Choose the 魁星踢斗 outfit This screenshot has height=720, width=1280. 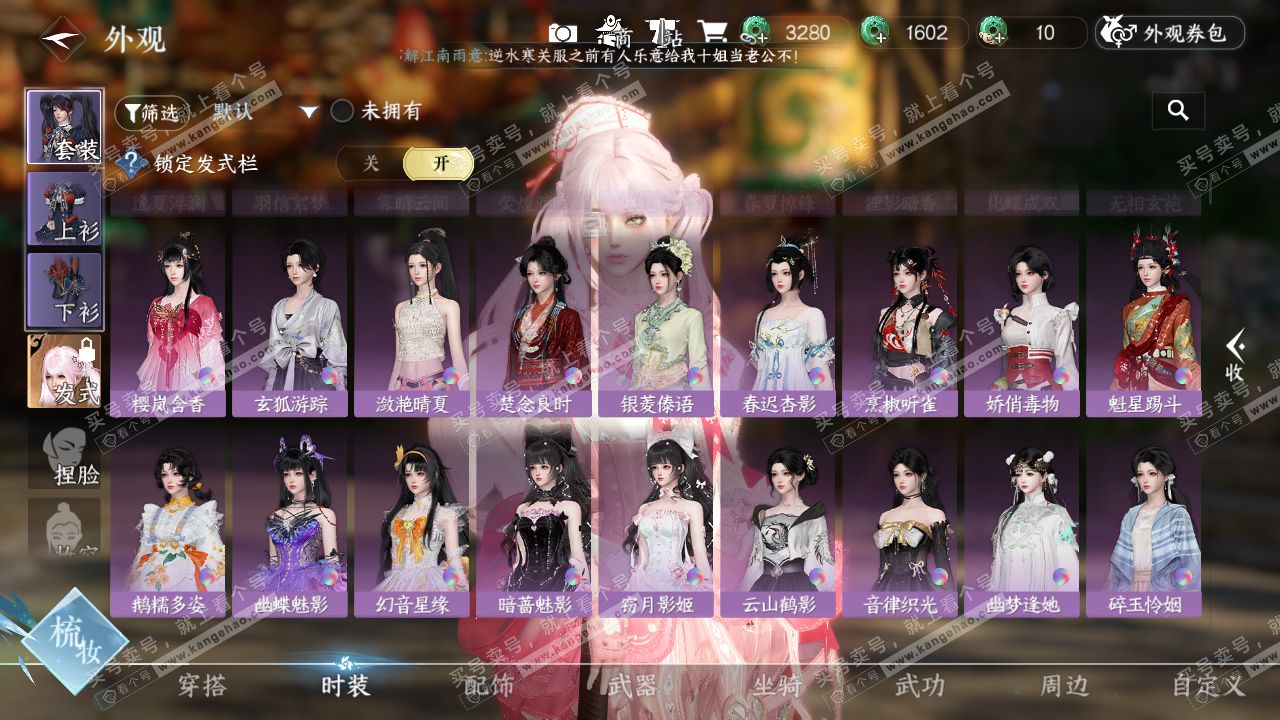(x=1143, y=320)
